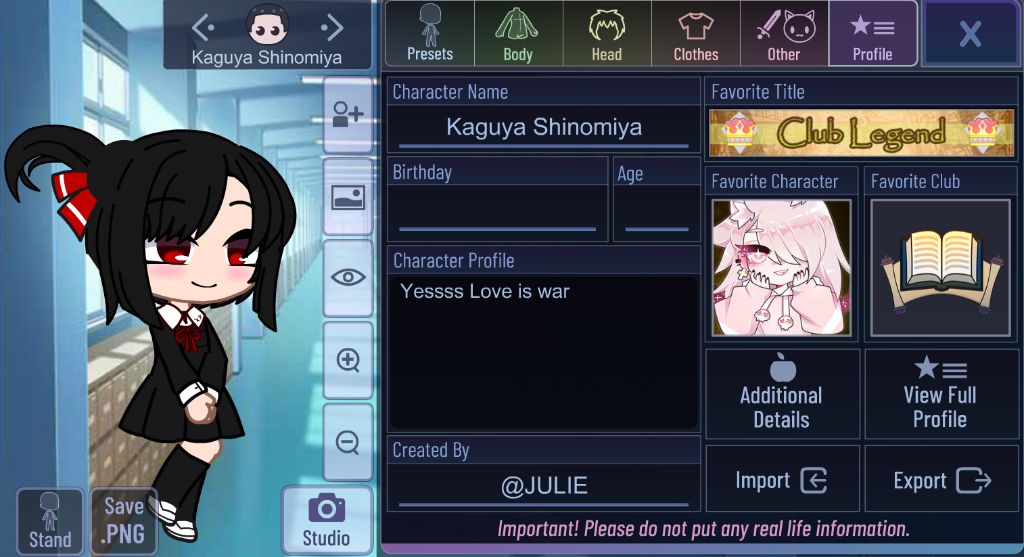Click the Character Name field

[x=543, y=128]
